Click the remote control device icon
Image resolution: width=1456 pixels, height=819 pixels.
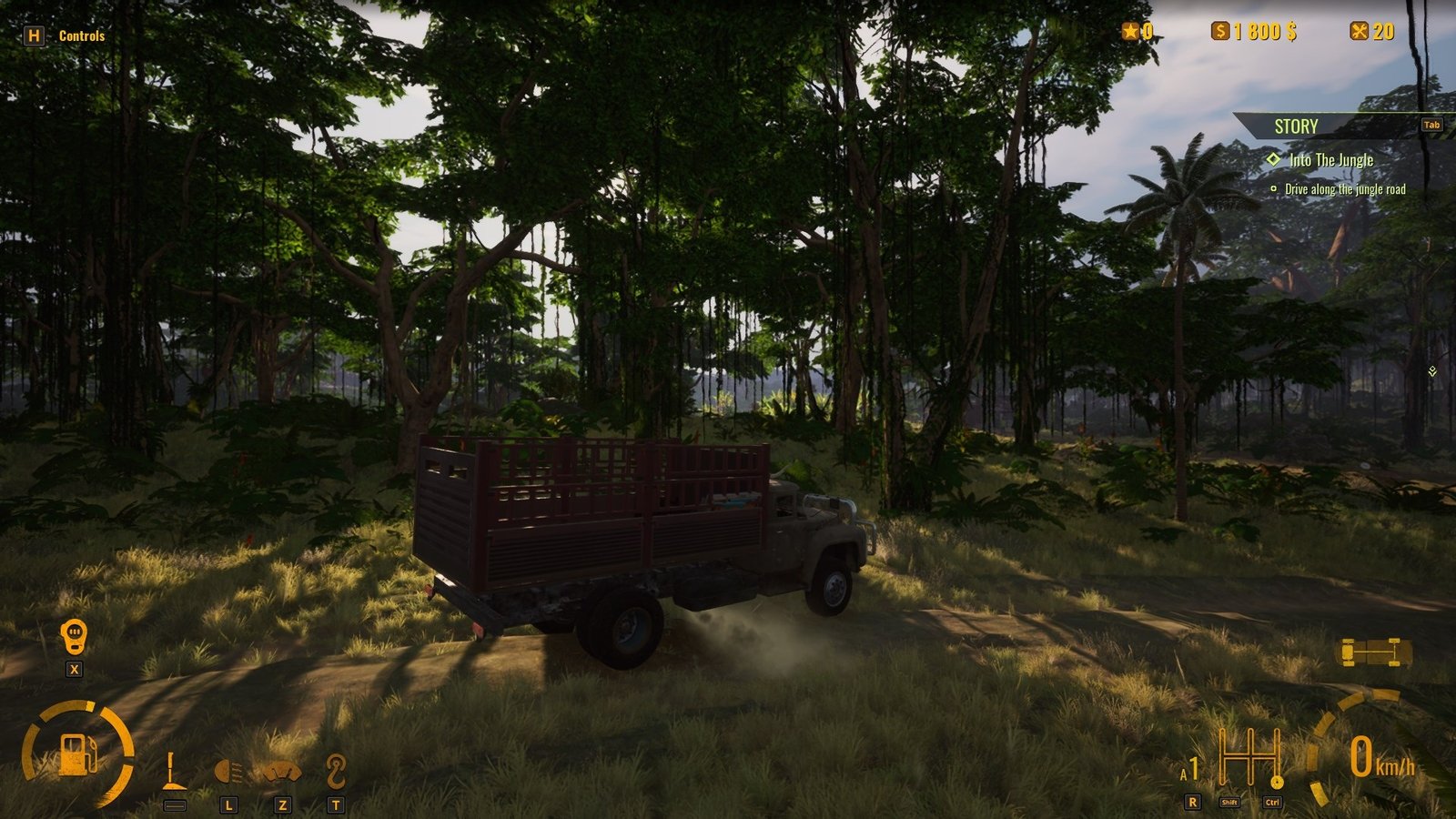coord(74,637)
